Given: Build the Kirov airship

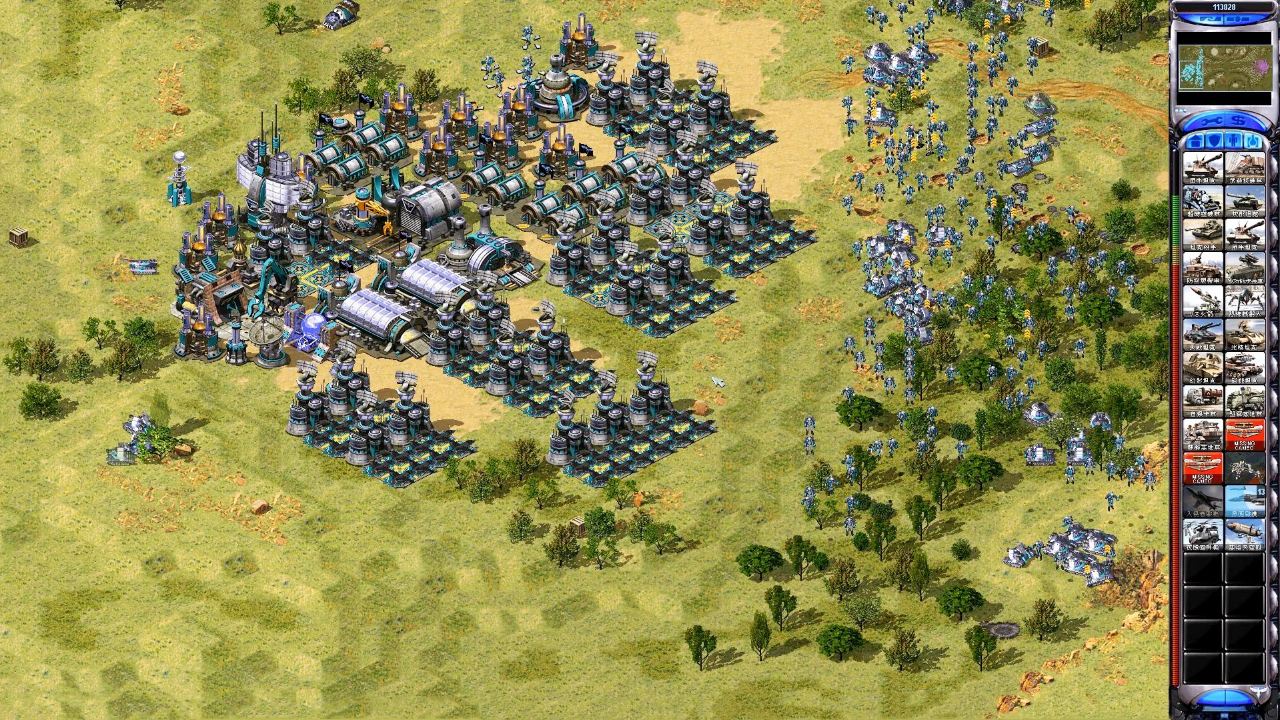Looking at the screenshot, I should 1245,534.
